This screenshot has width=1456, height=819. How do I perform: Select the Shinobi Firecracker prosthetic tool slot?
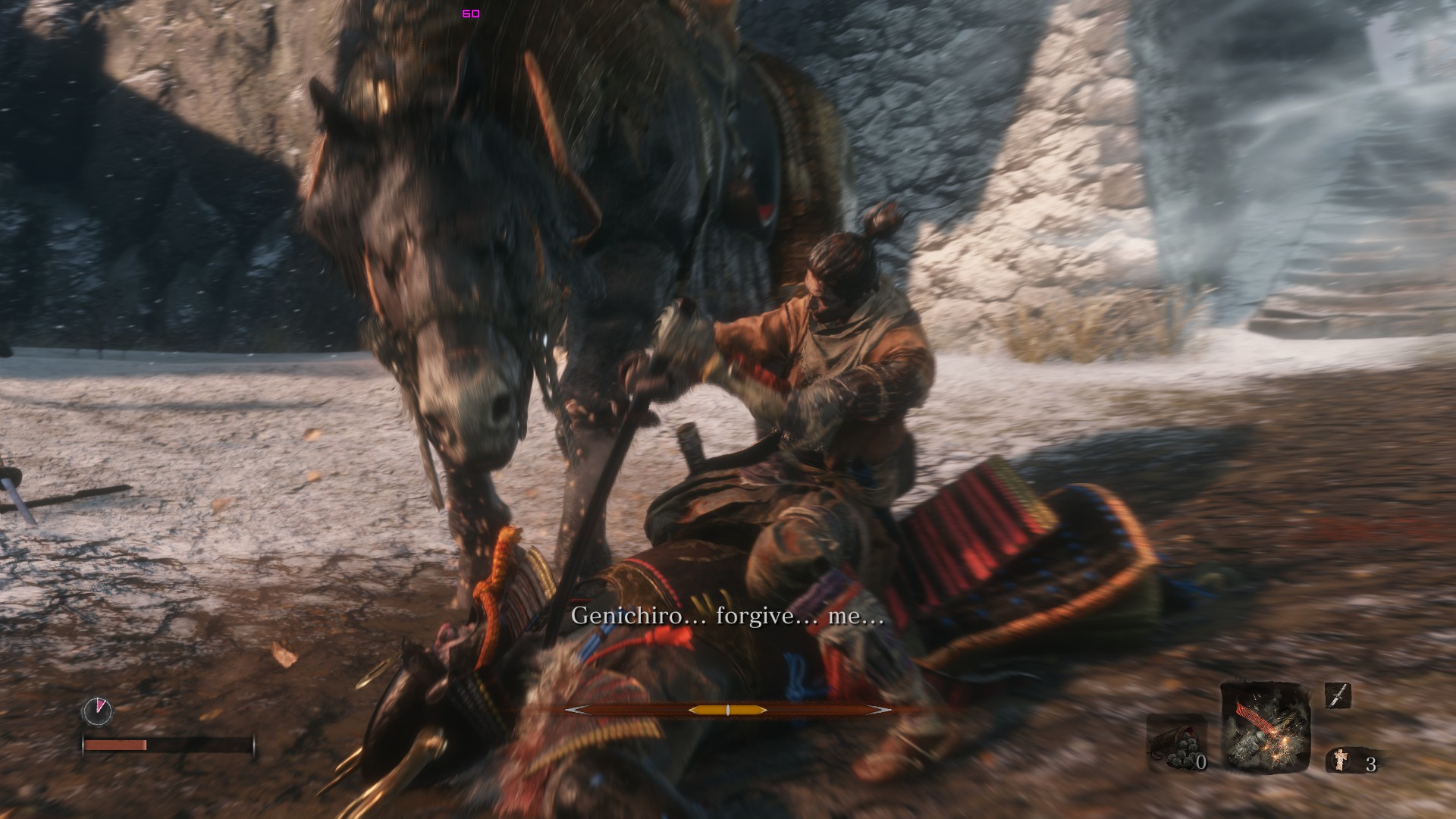[x=1265, y=729]
